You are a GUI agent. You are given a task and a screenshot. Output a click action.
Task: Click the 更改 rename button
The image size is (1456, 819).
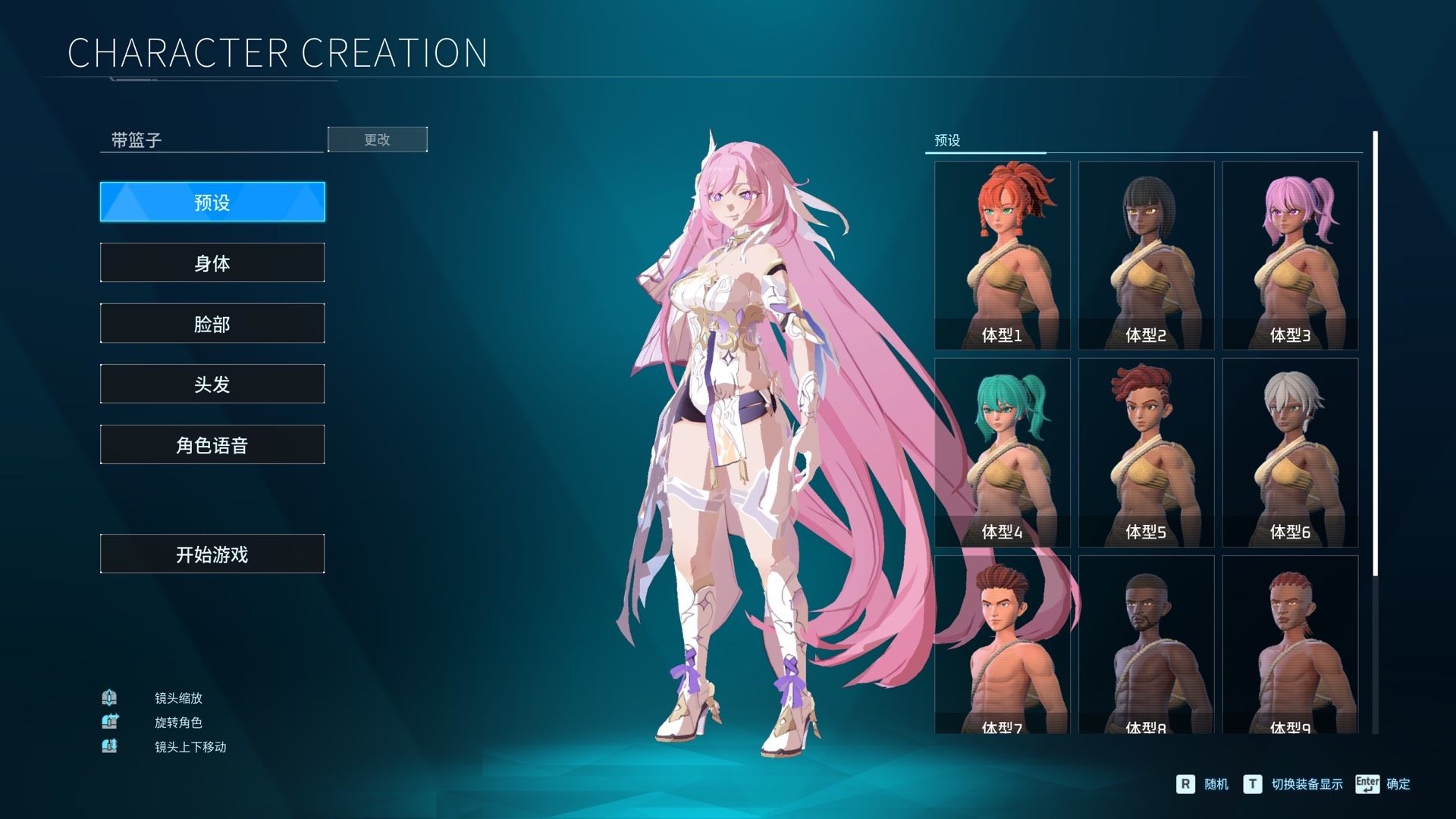pos(377,140)
